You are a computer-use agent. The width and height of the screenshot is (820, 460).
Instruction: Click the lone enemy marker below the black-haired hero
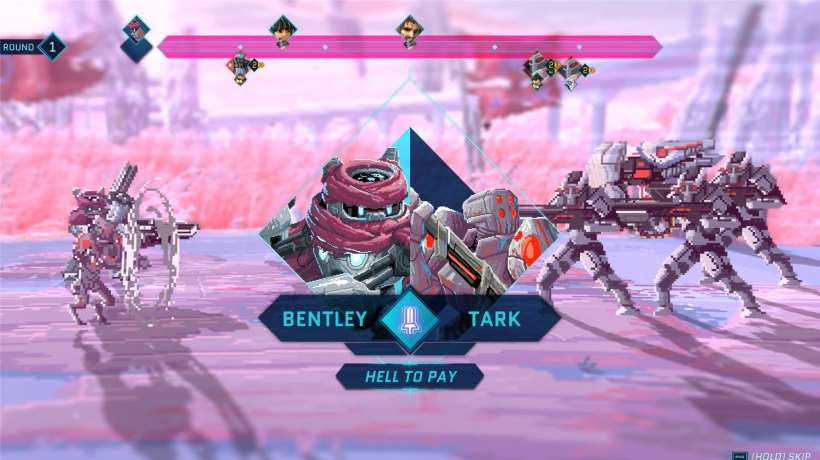[x=241, y=66]
